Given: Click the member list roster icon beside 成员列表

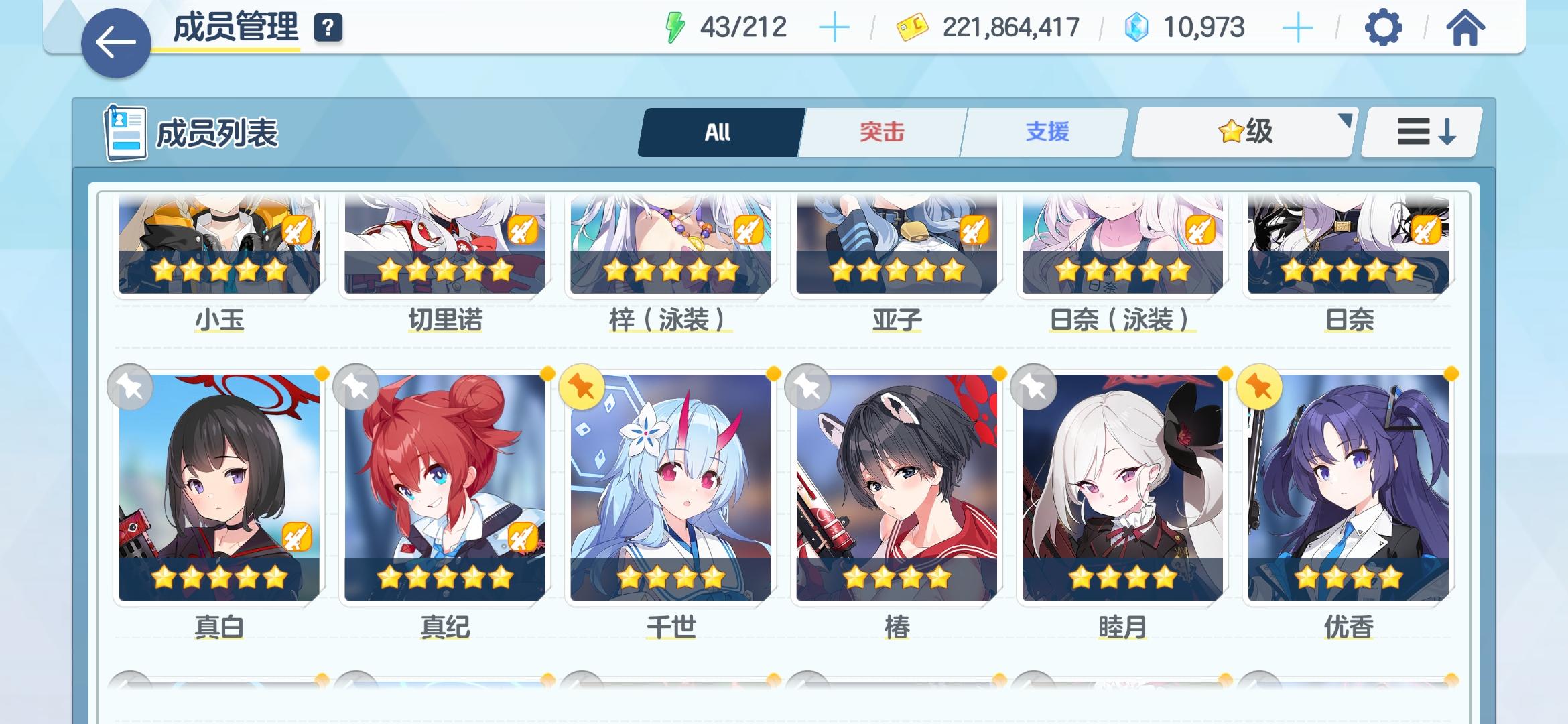Looking at the screenshot, I should (x=125, y=131).
